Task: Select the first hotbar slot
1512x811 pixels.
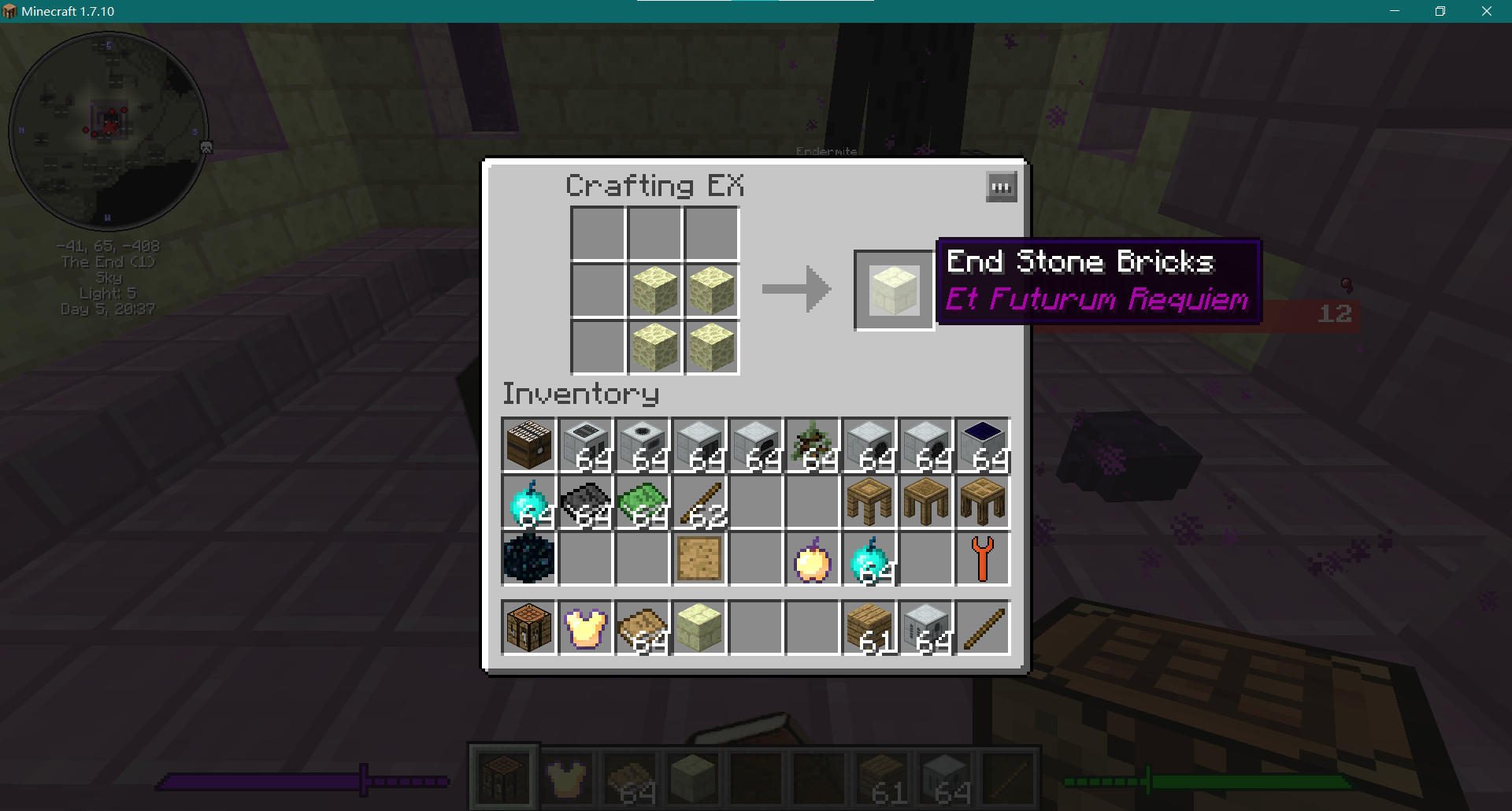Action: pyautogui.click(x=503, y=776)
